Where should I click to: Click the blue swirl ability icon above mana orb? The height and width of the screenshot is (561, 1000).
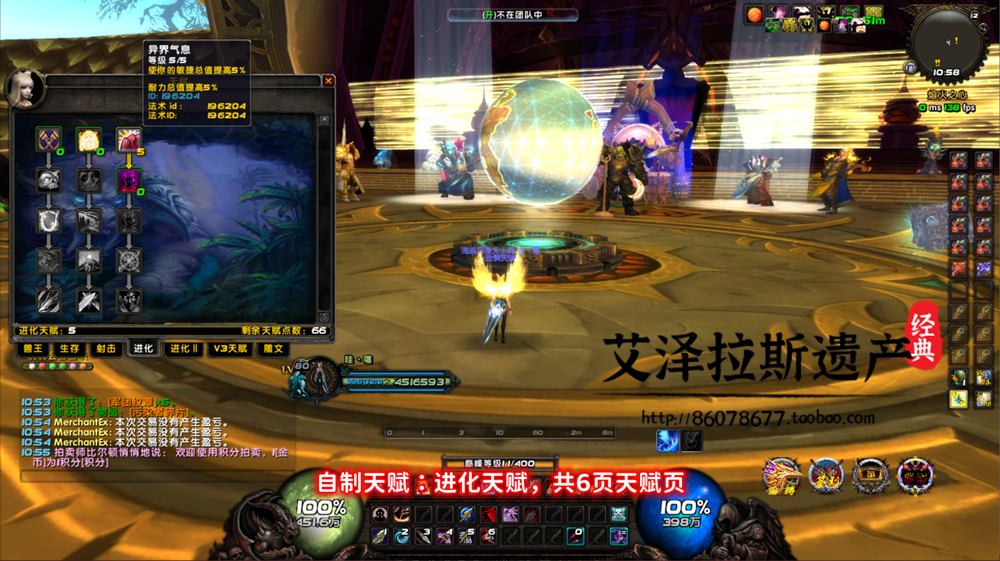[667, 440]
